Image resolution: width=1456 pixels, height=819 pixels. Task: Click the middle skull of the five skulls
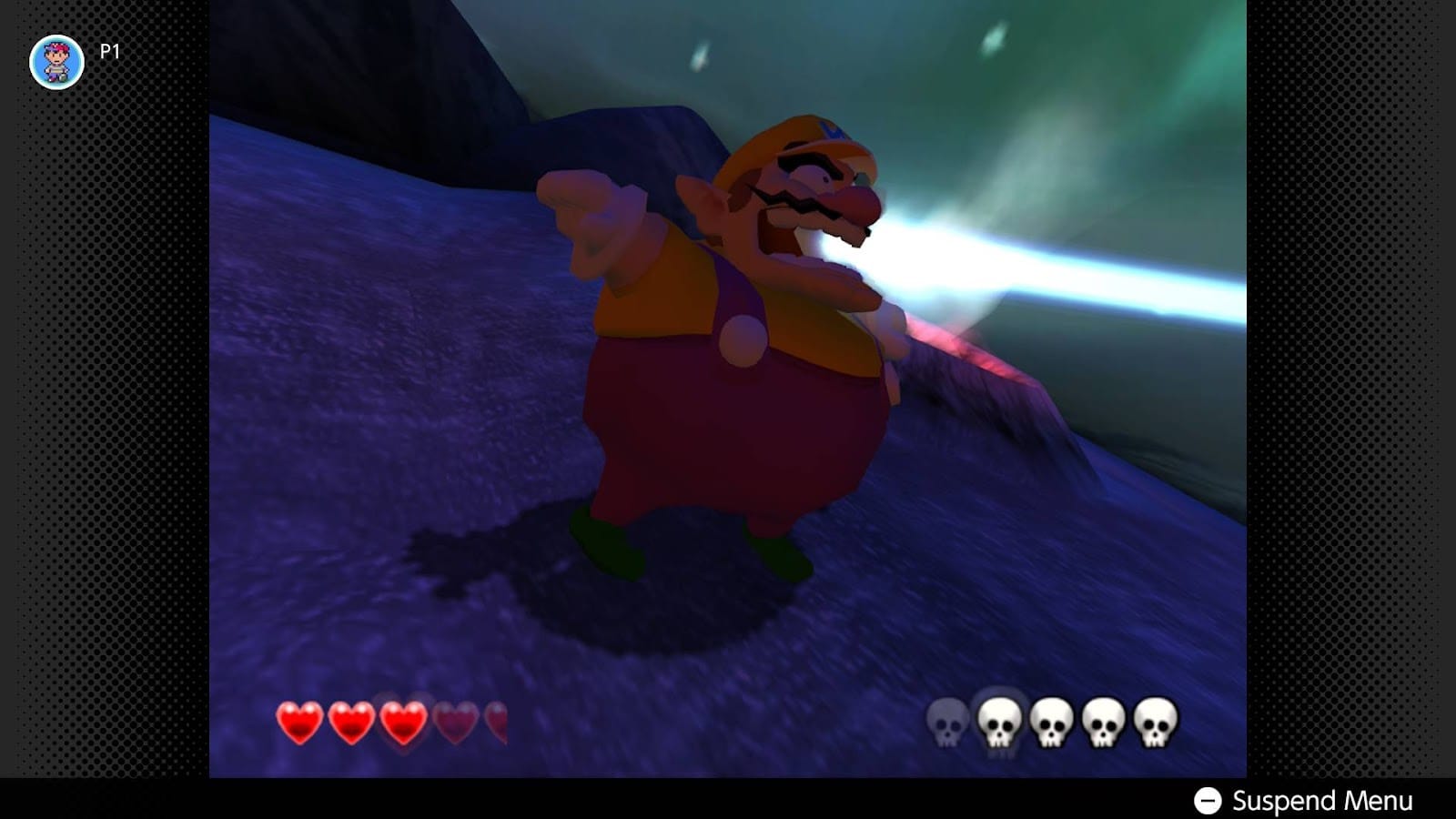coord(1051,722)
